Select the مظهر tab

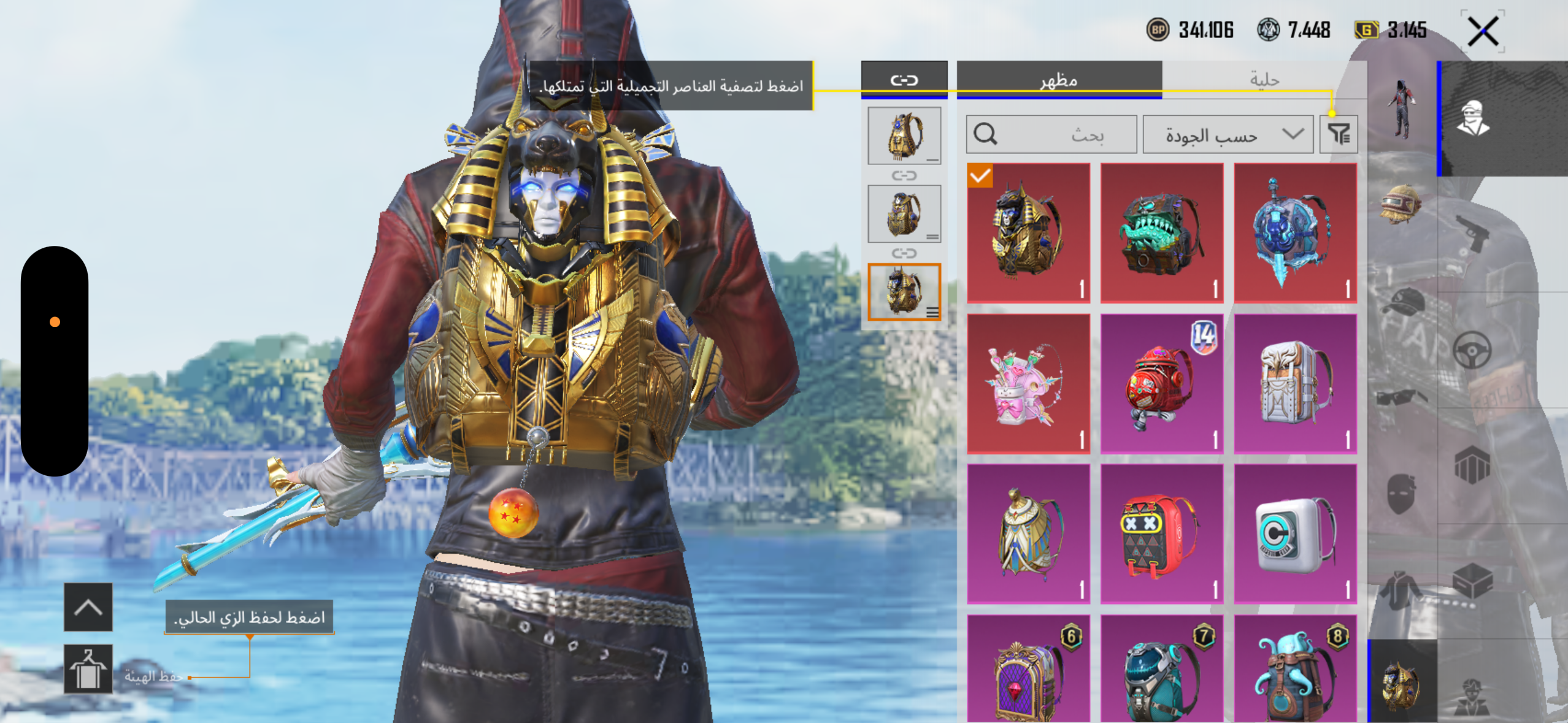tap(1059, 80)
